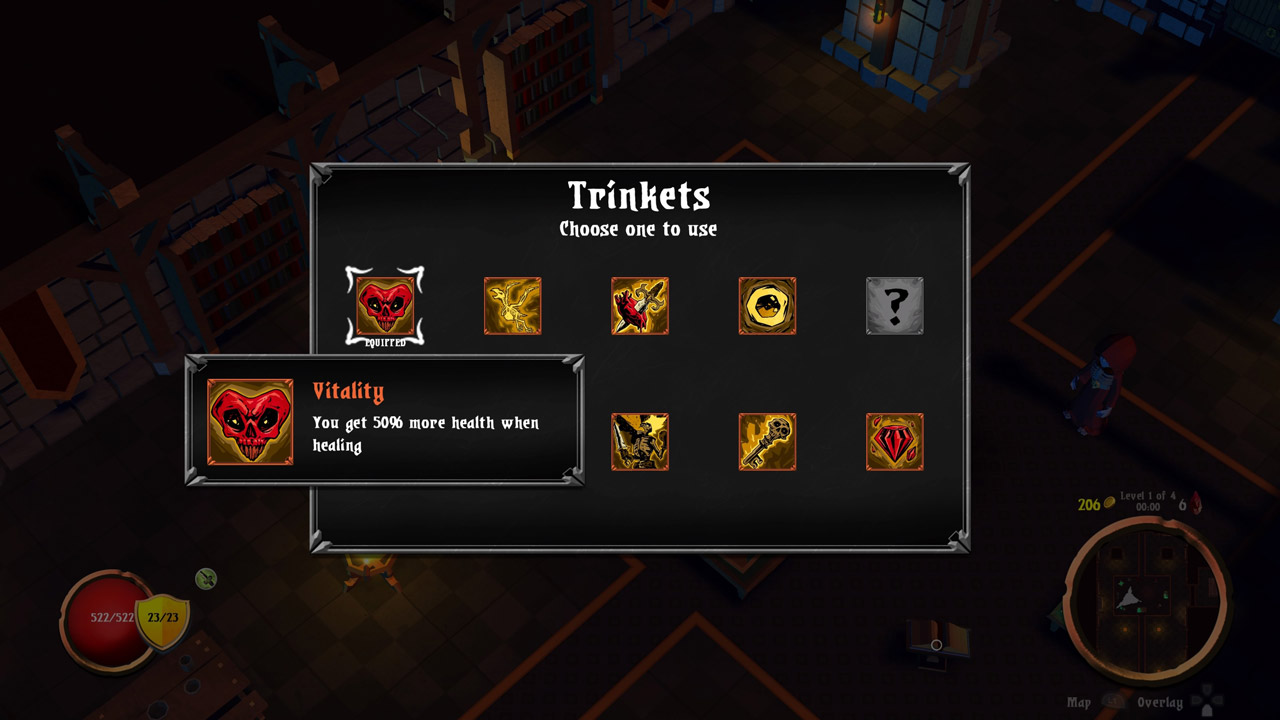Select the equipped Vitality red skull trinket

(385, 306)
